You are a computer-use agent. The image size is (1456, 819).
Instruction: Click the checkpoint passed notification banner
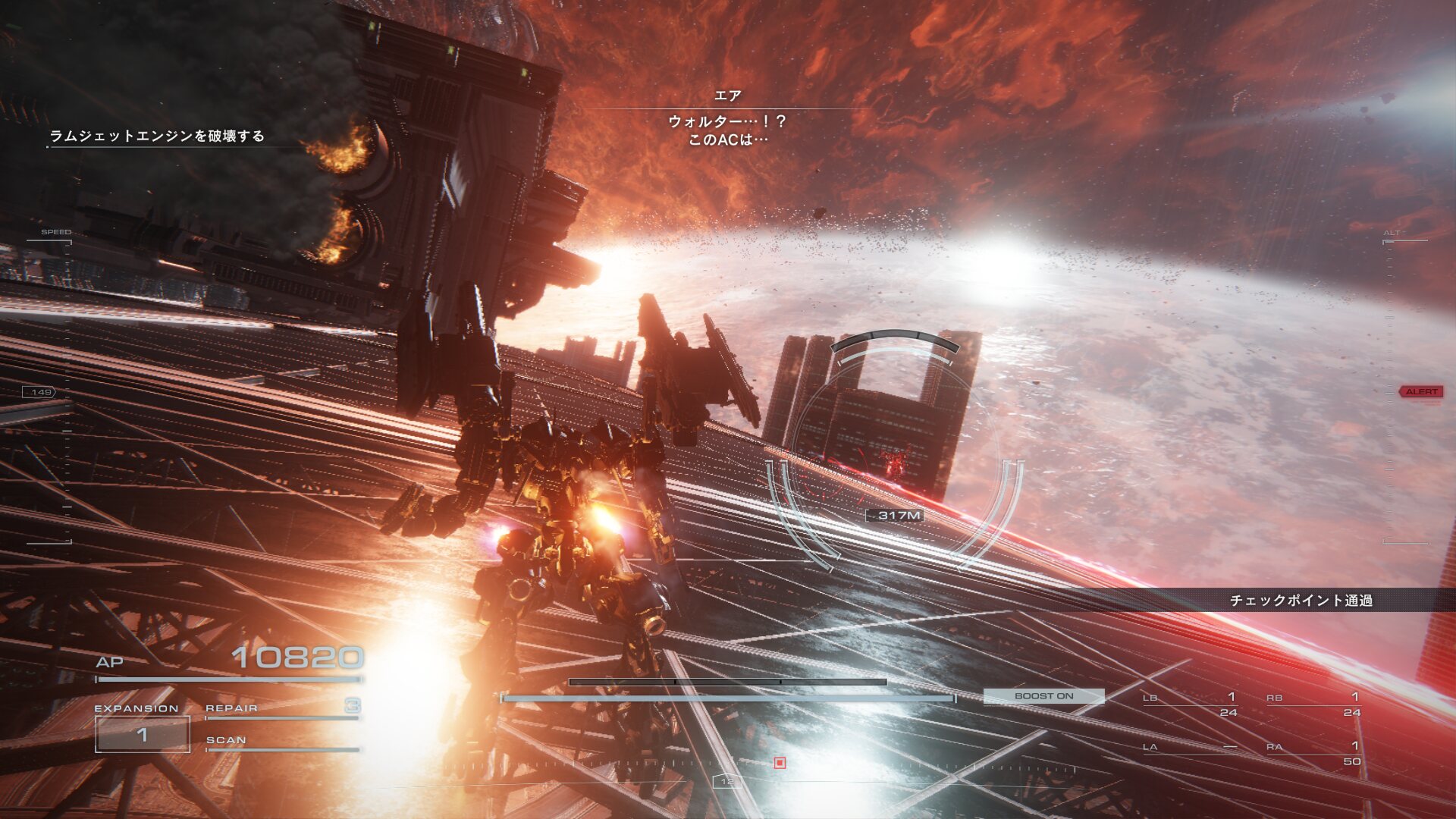(x=1301, y=601)
